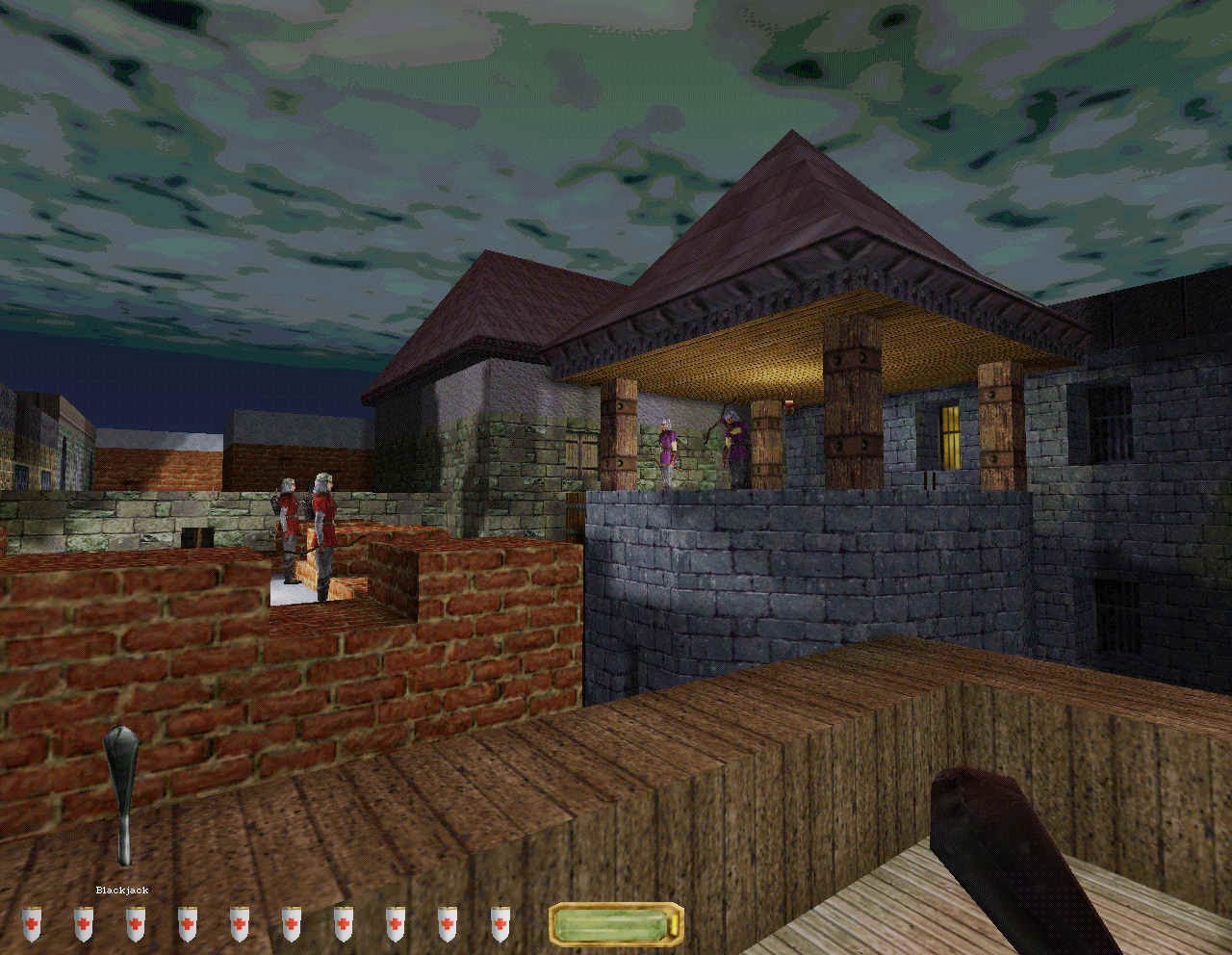This screenshot has height=955, width=1232.
Task: Click the red-clad servant on the balcony
Action: 669,448
